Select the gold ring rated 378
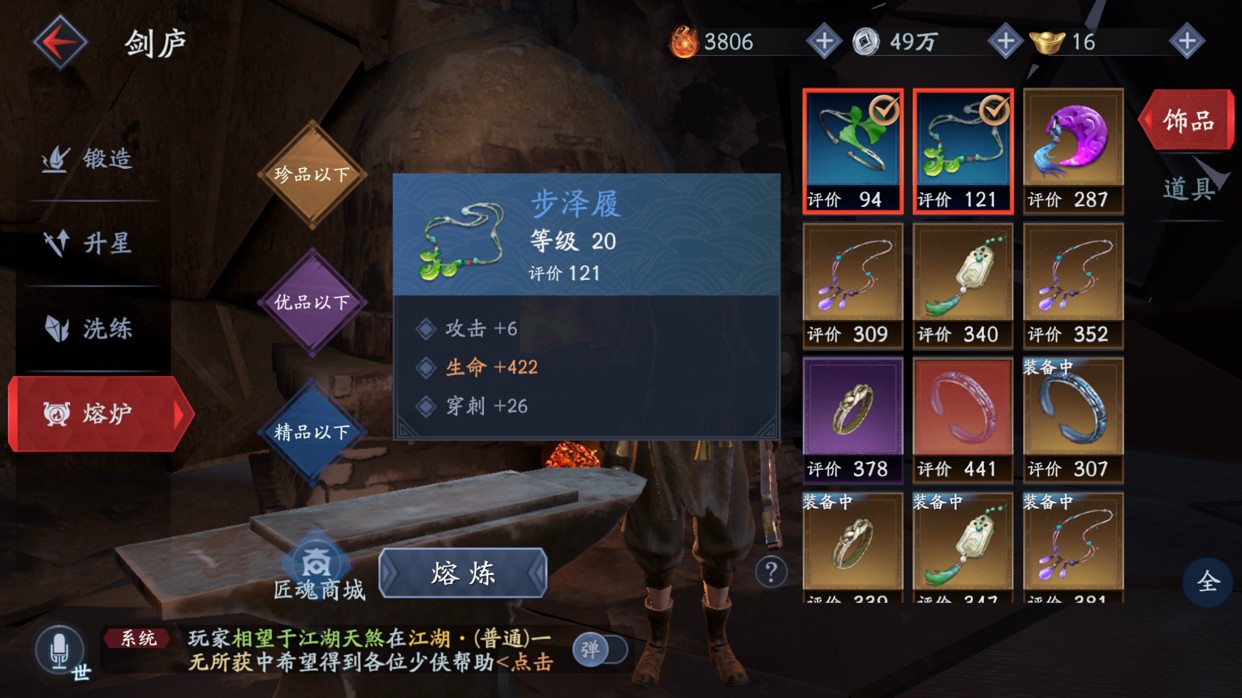The image size is (1242, 698). tap(853, 420)
